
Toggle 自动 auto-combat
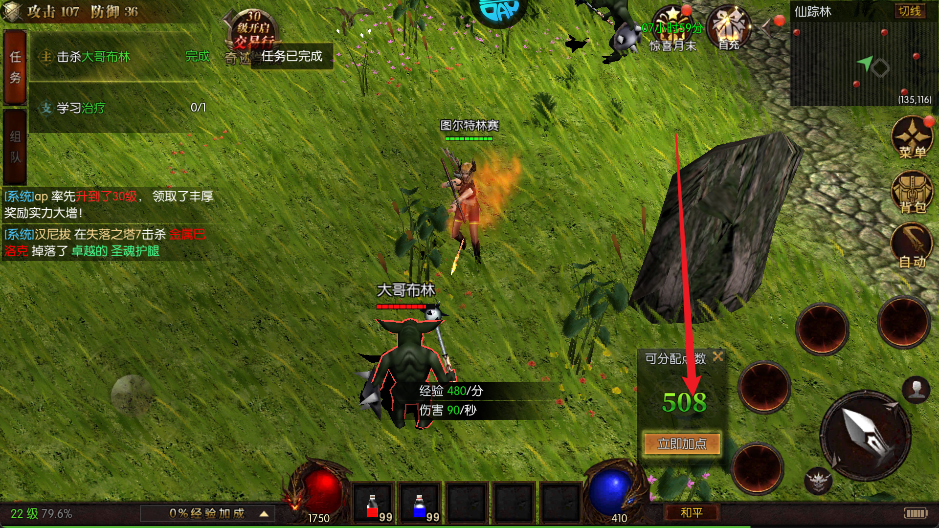[x=912, y=246]
